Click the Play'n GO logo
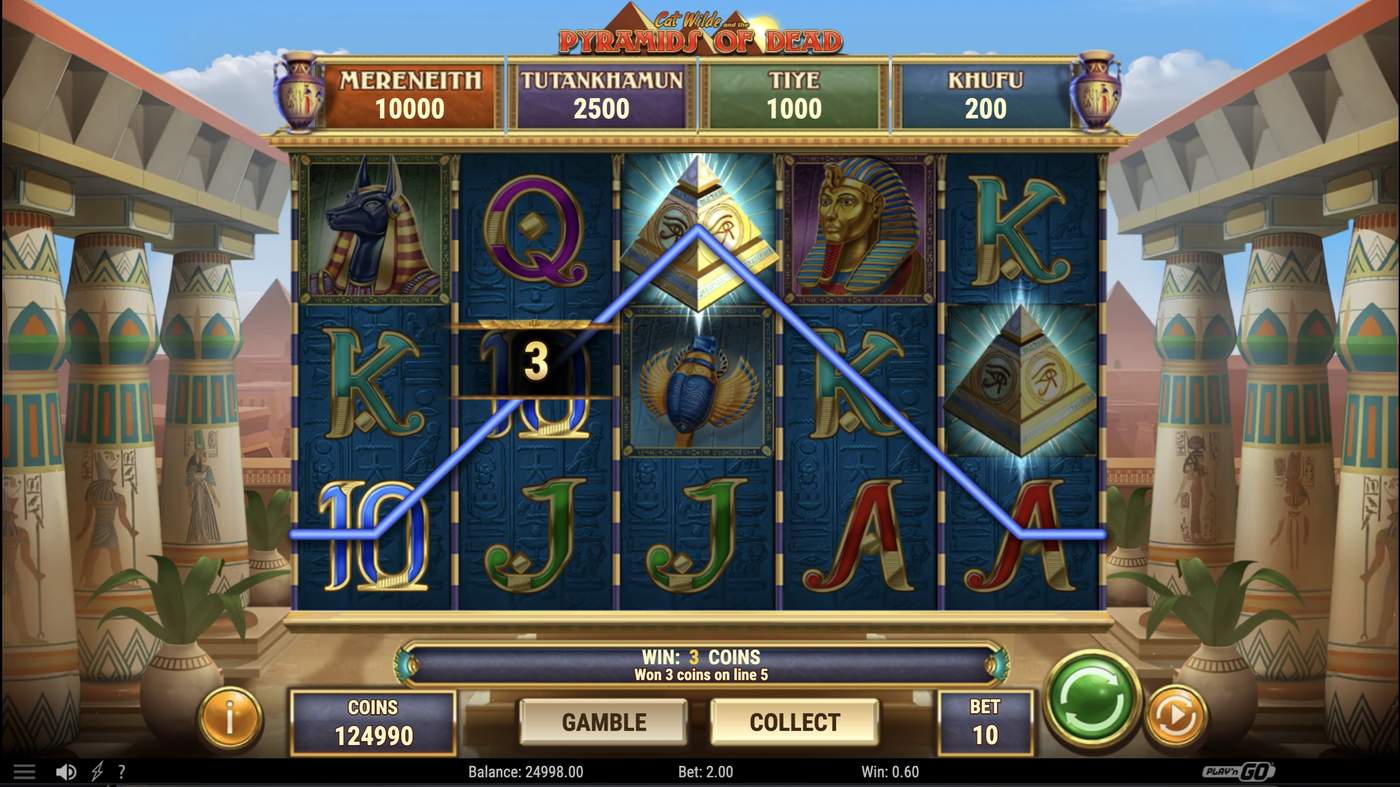 pyautogui.click(x=1240, y=770)
